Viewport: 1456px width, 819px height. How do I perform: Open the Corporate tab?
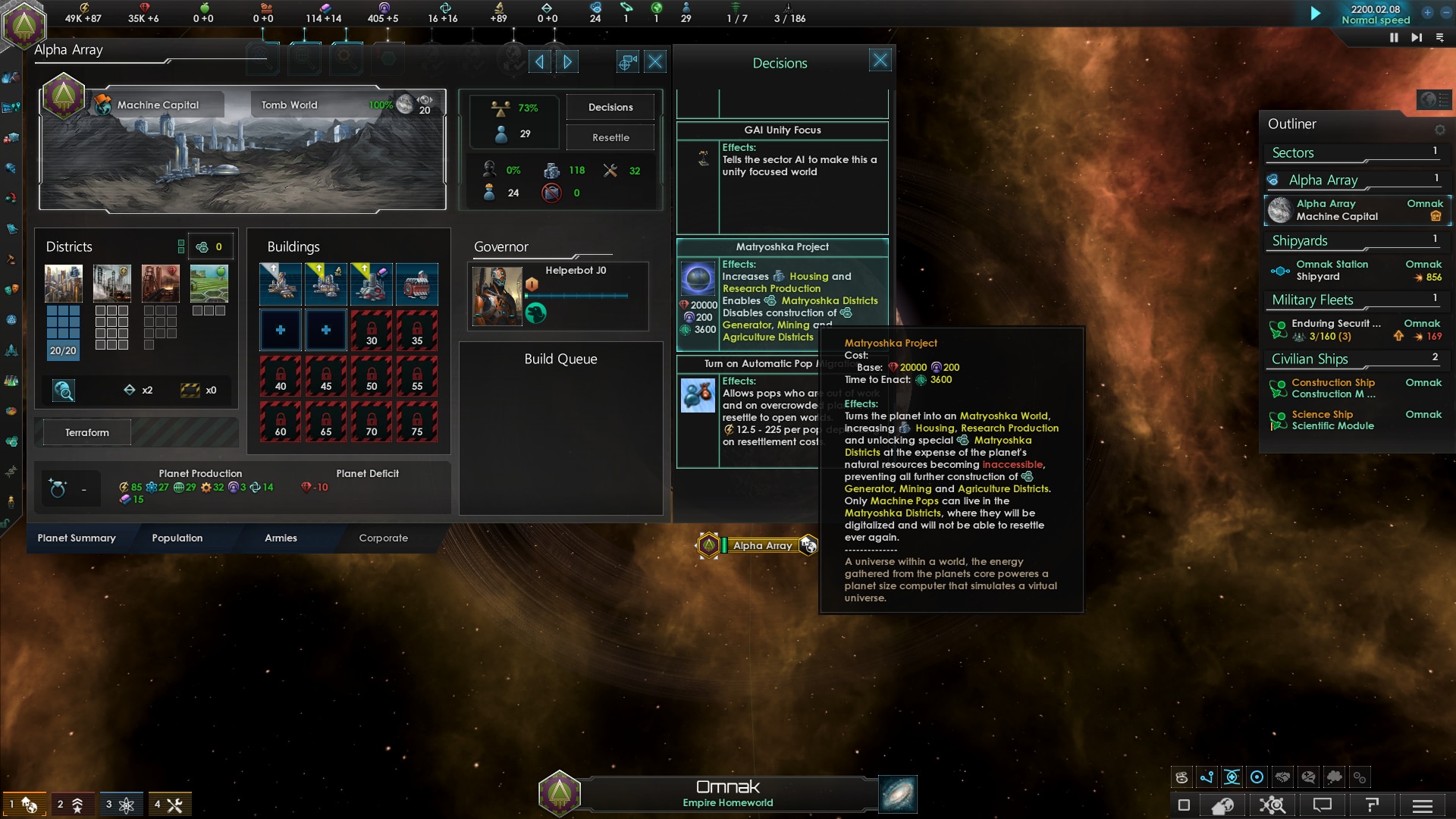tap(383, 538)
